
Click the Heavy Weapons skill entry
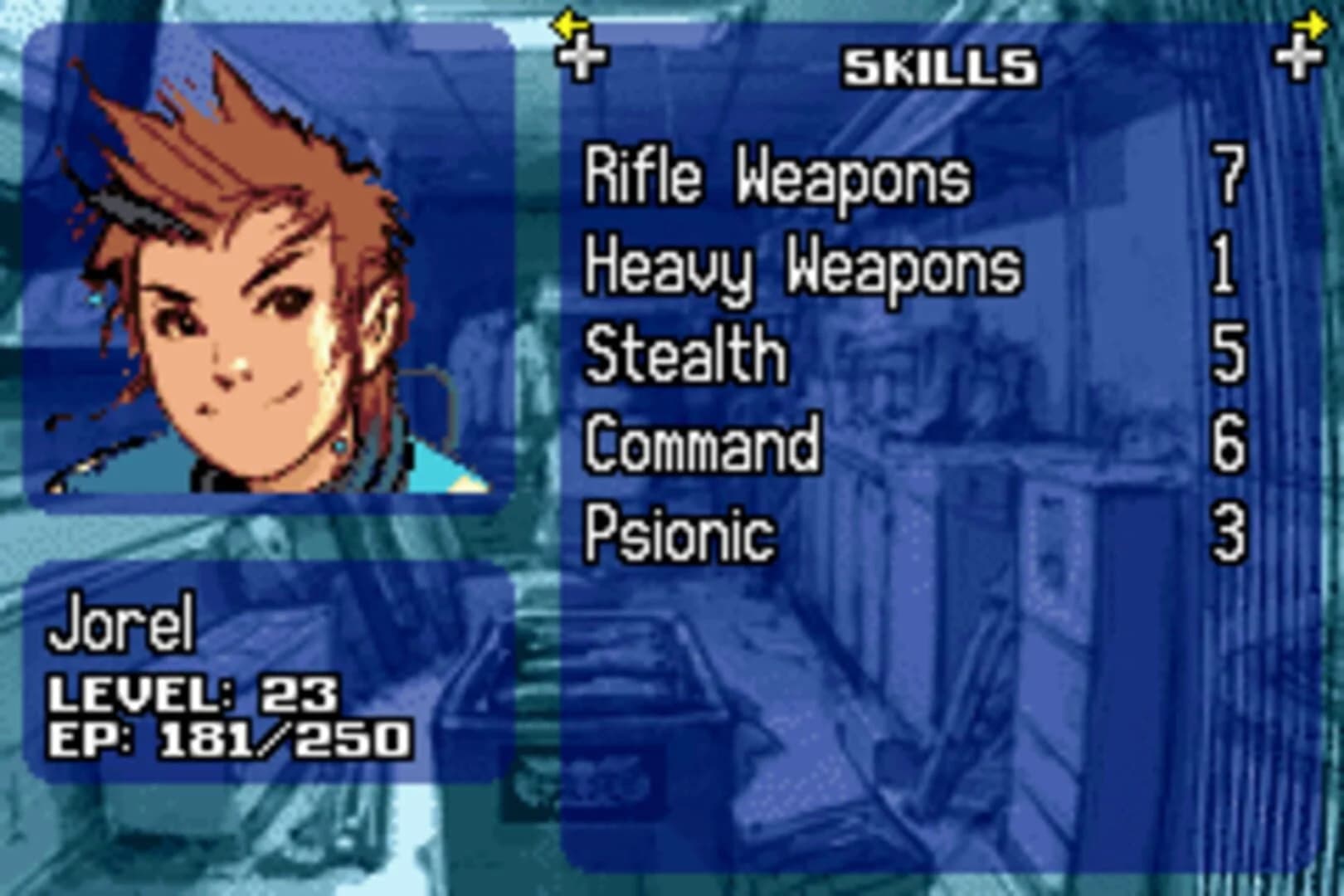pos(801,265)
